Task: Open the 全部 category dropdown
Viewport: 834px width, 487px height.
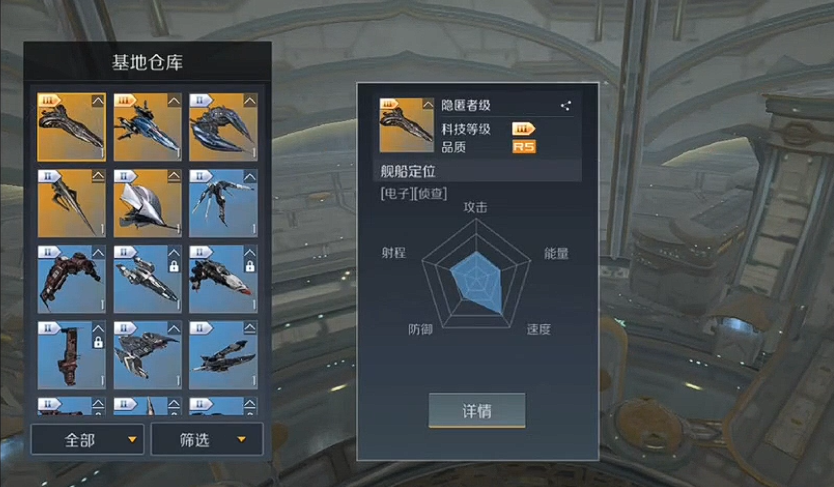Action: coord(88,439)
